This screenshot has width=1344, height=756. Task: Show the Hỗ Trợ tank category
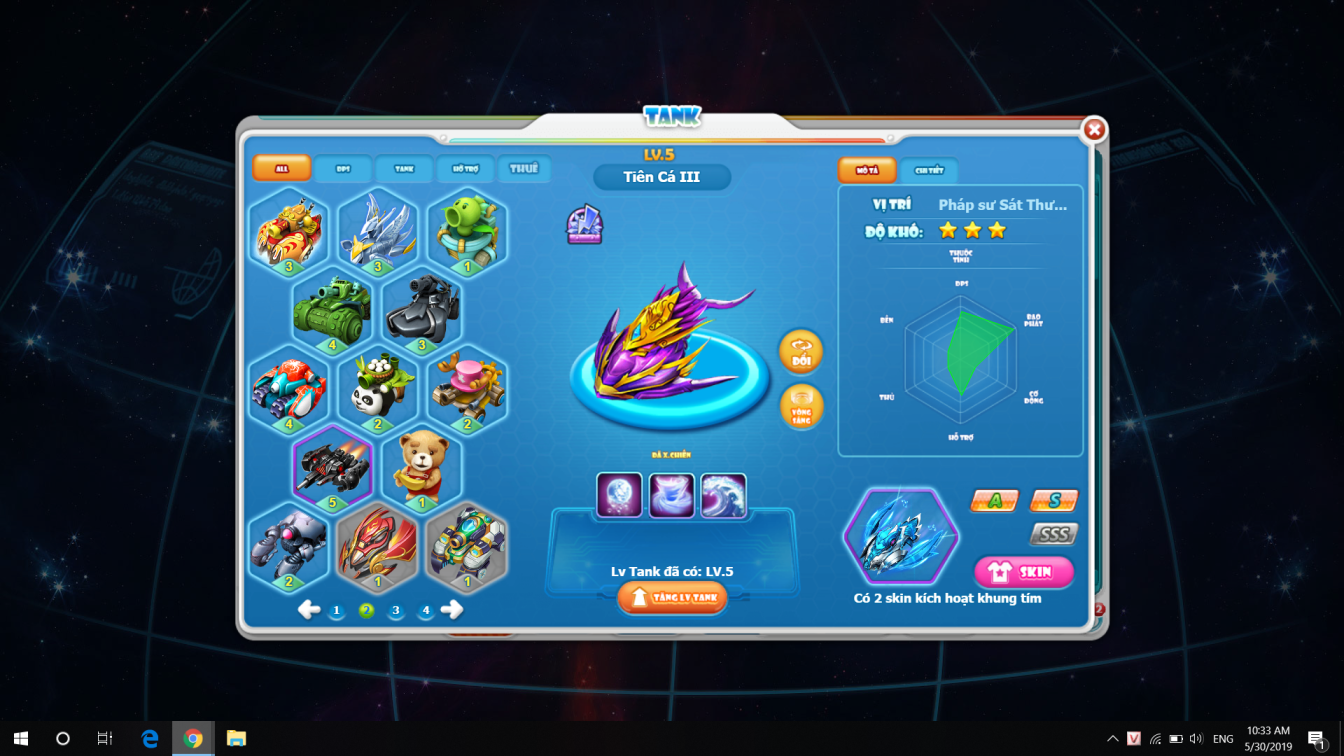(465, 169)
